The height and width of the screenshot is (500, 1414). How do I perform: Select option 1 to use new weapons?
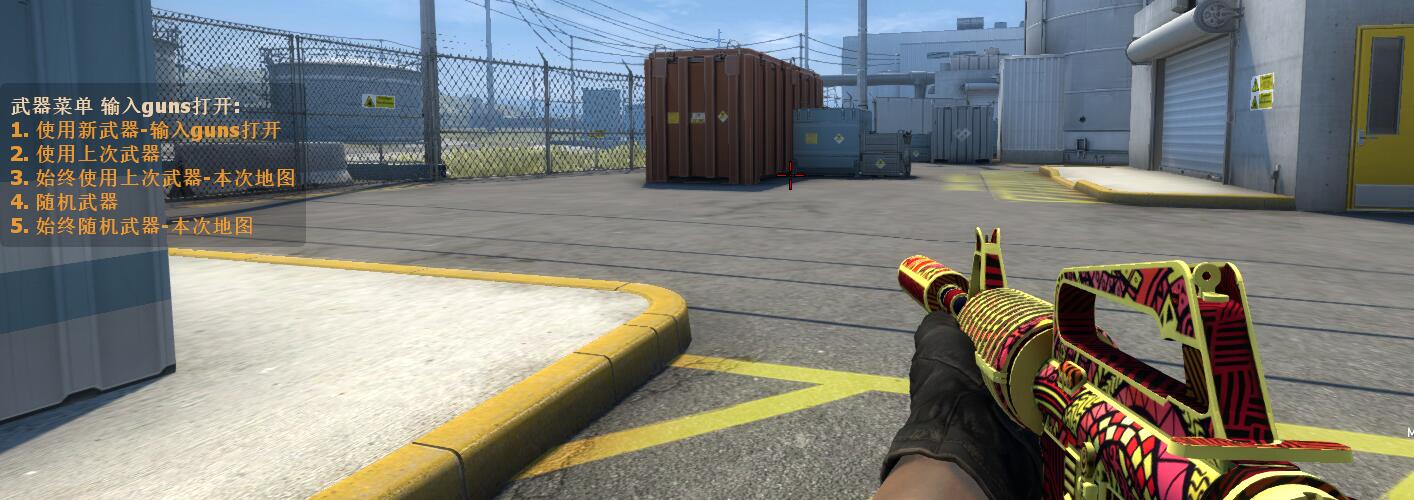(x=146, y=130)
